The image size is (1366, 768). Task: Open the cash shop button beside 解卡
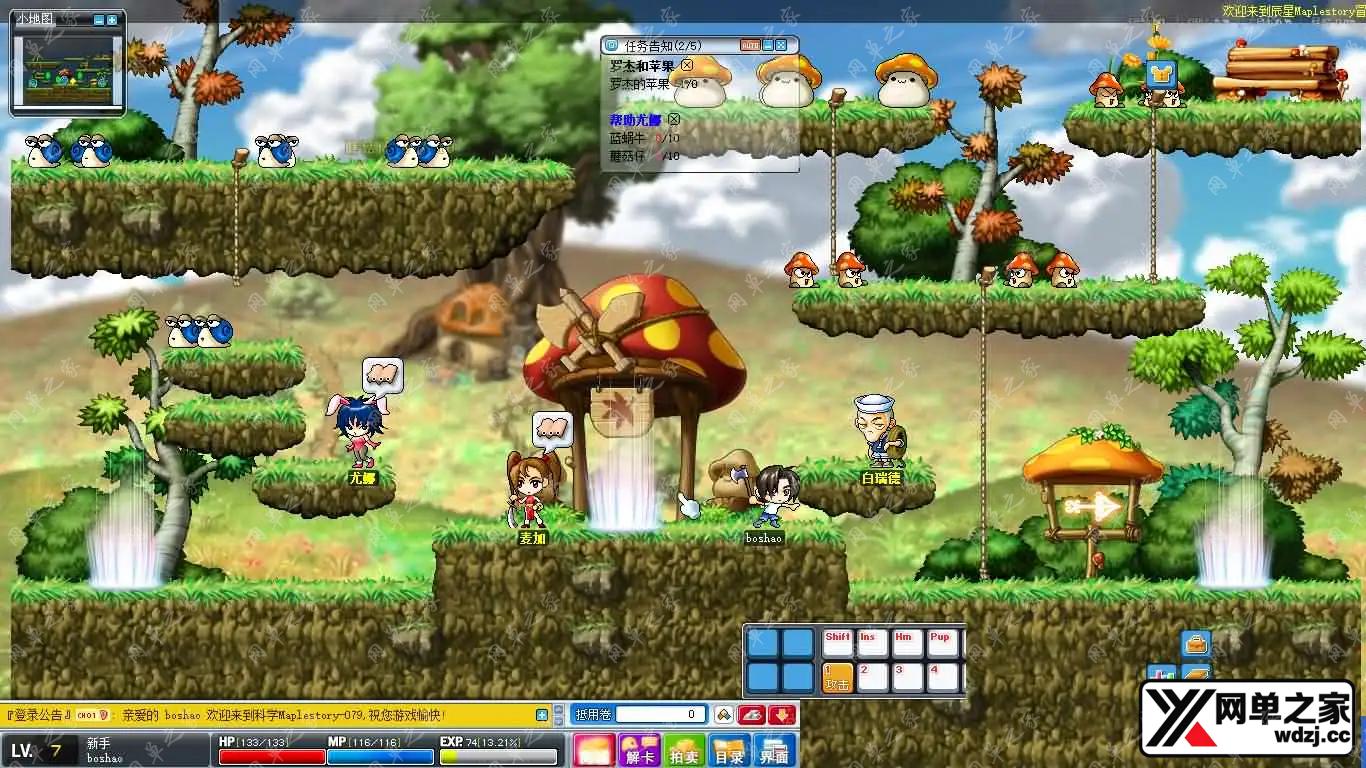click(594, 751)
